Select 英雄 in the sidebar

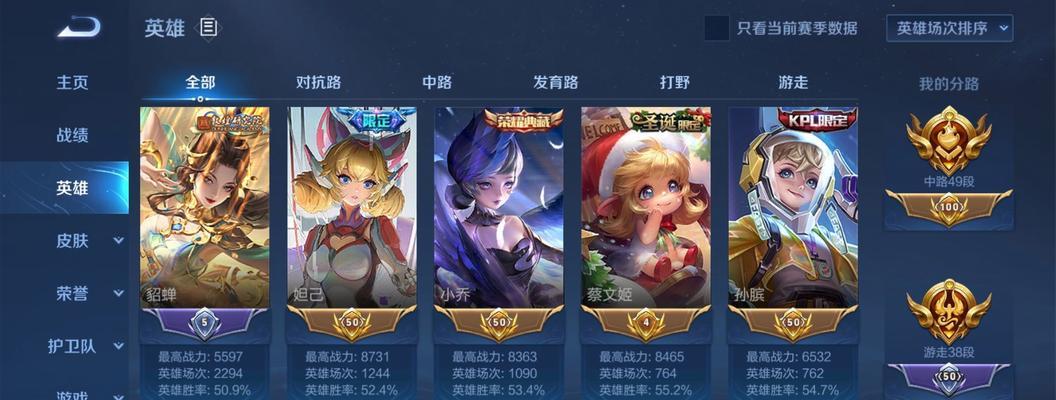click(72, 188)
